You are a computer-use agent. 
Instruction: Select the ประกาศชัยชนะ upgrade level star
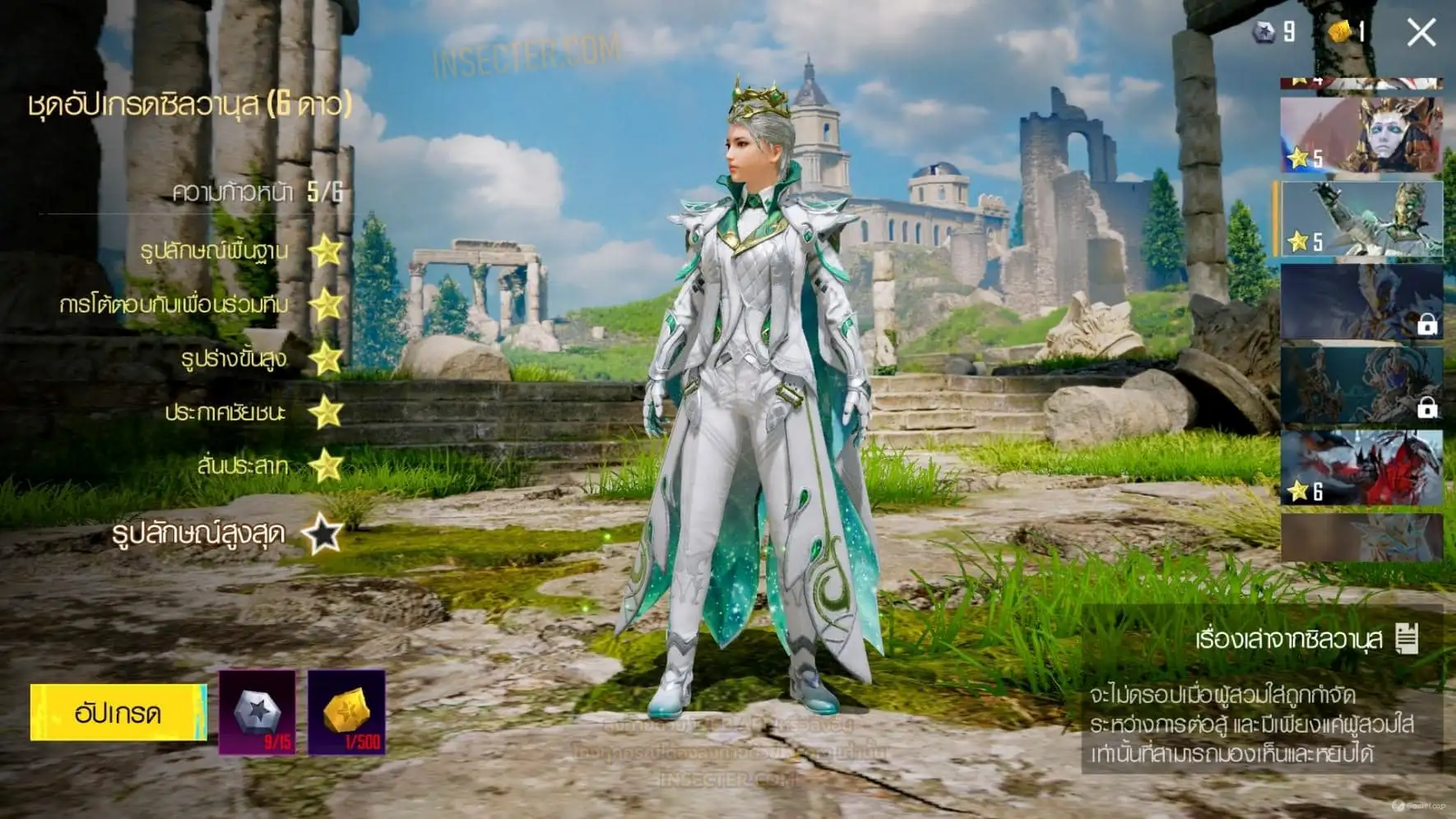(x=327, y=412)
